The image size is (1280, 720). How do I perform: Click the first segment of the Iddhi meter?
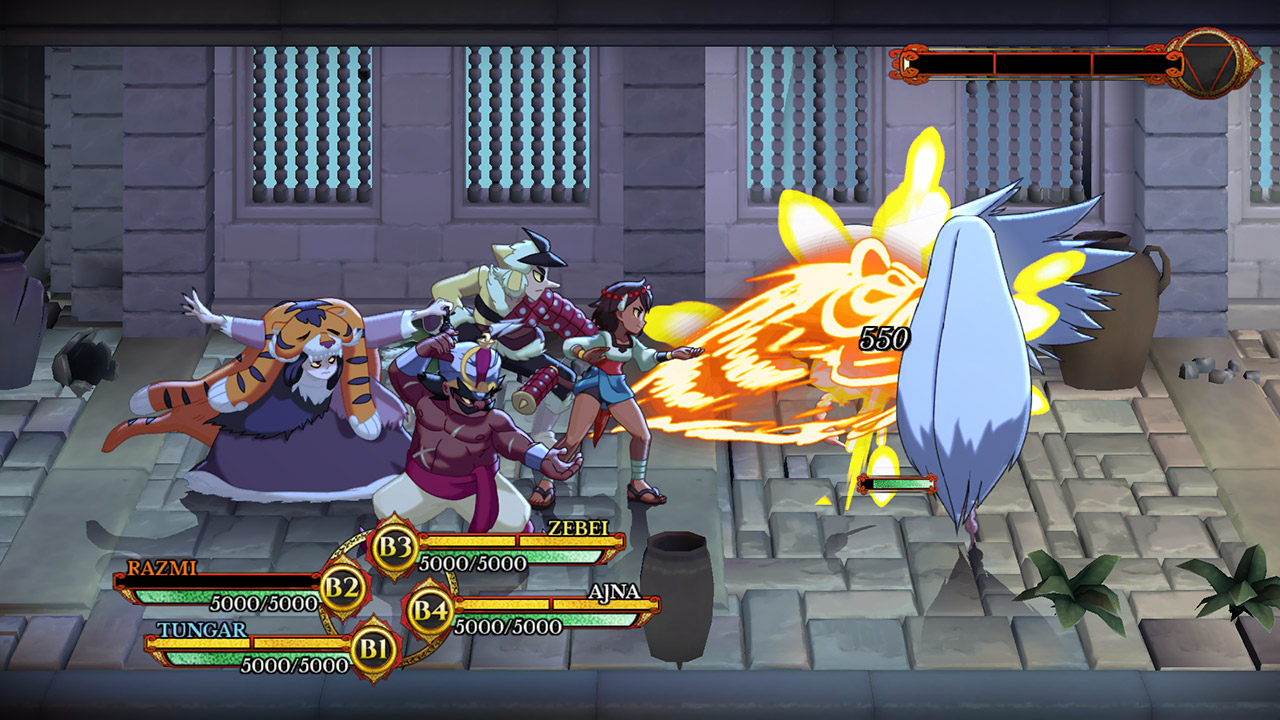955,62
